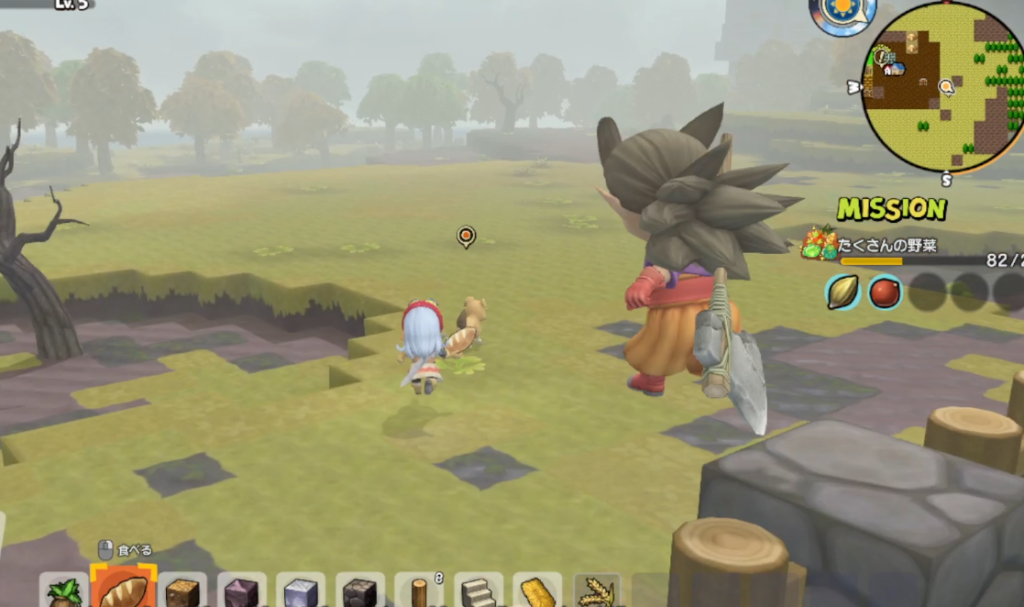Open the circular minimap
The width and height of the screenshot is (1024, 607).
click(x=942, y=86)
